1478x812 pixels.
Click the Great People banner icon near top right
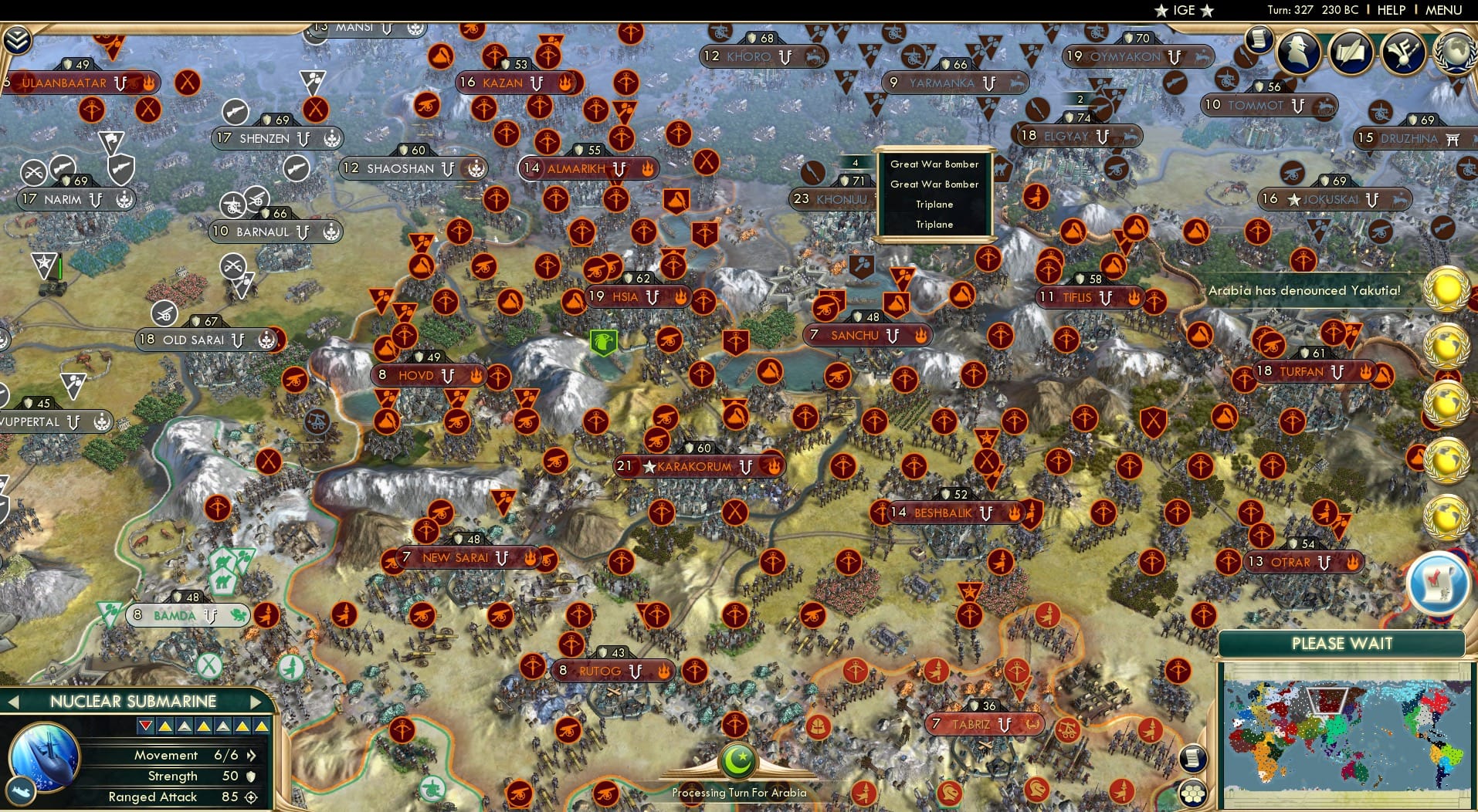click(x=1402, y=52)
